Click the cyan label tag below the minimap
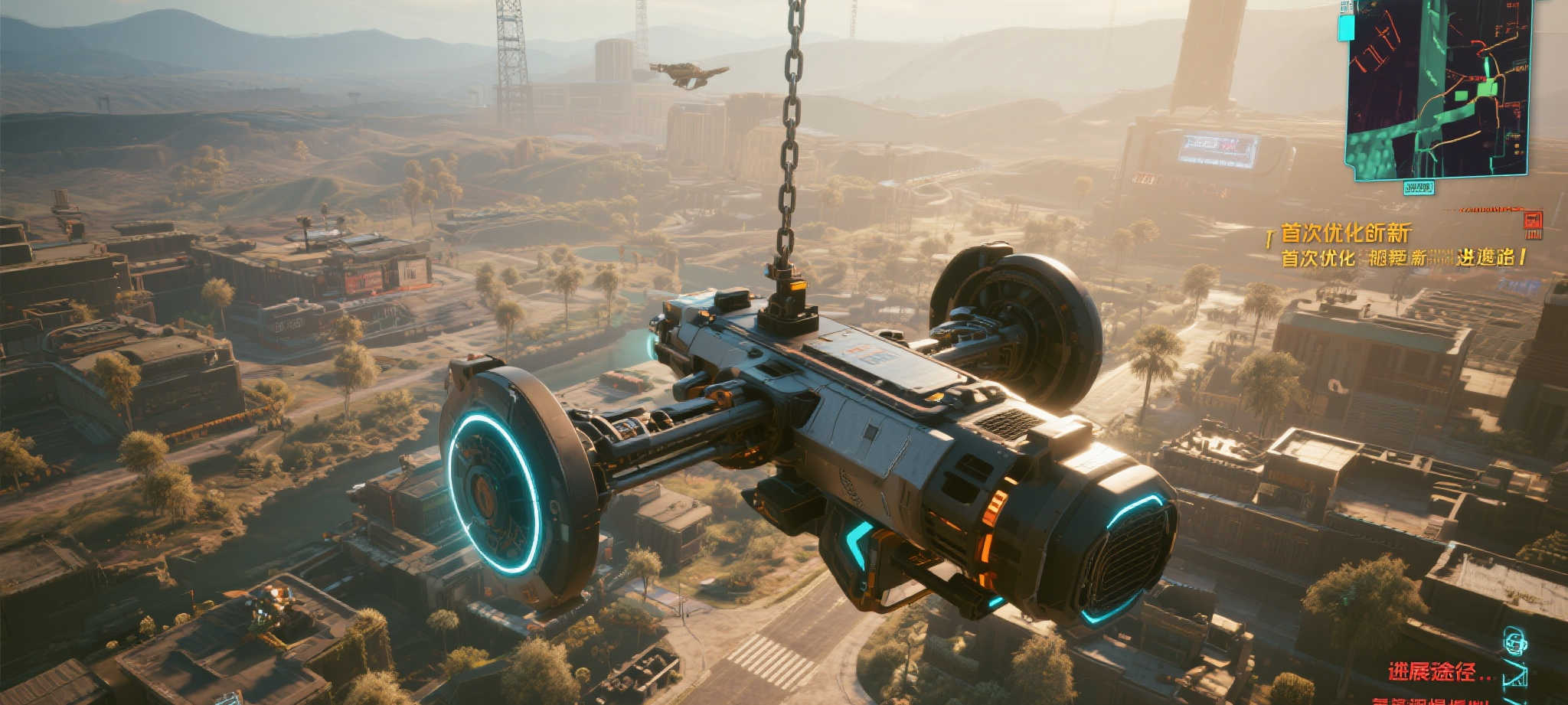This screenshot has height=705, width=1568. pyautogui.click(x=1419, y=187)
